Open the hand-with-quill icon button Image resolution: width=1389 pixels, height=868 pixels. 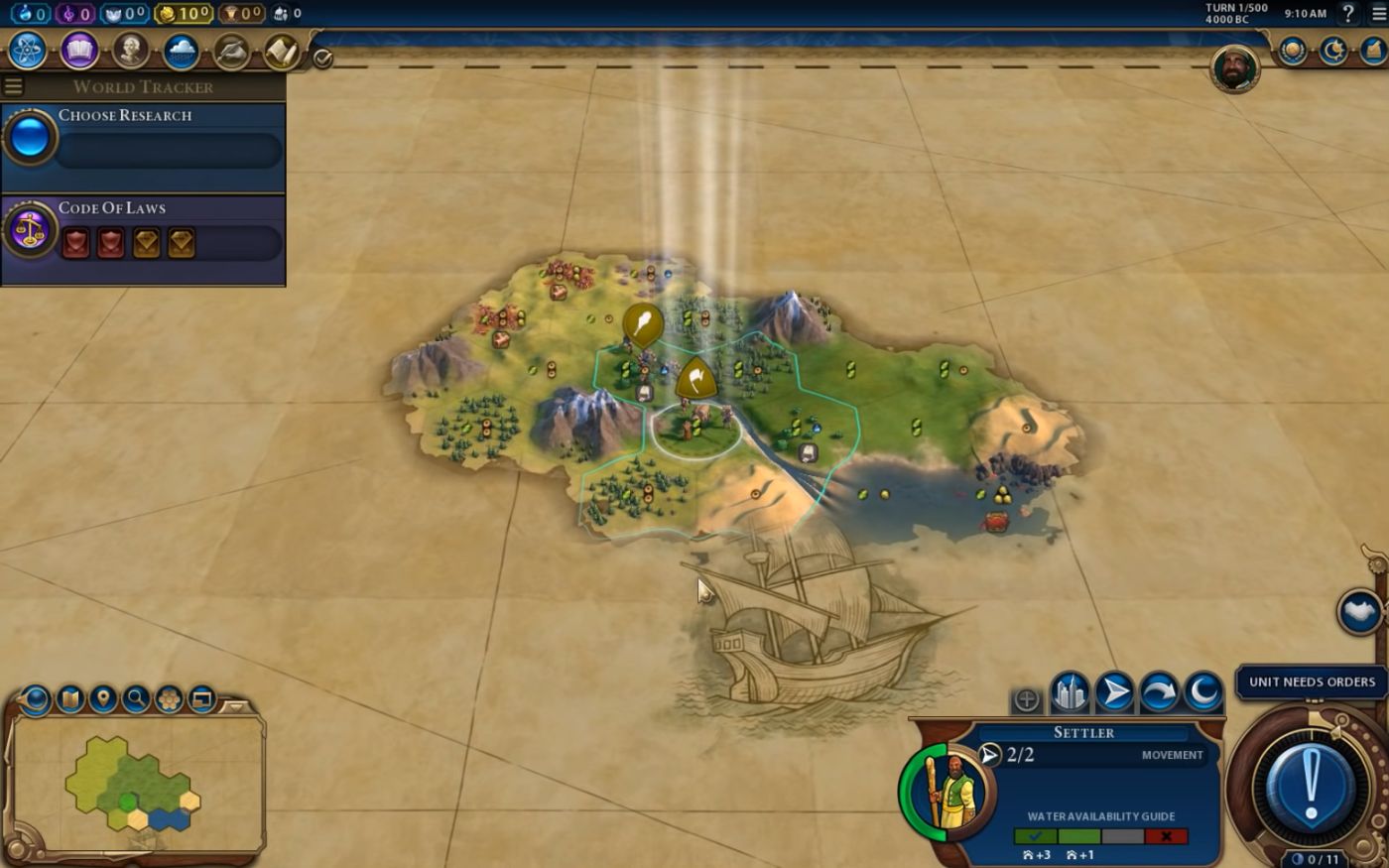coord(231,50)
